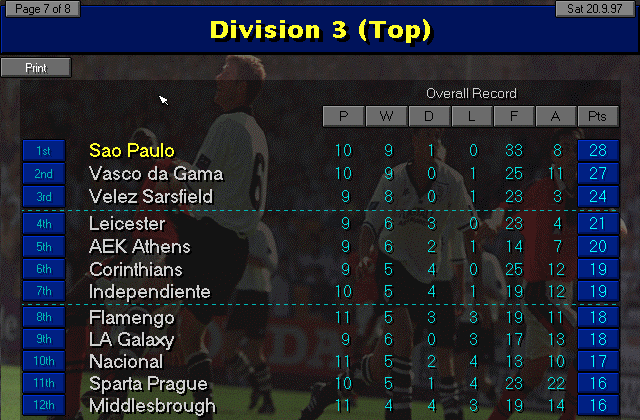Click on Middlesbrough
Screen dimensions: 640x420
click(x=152, y=406)
